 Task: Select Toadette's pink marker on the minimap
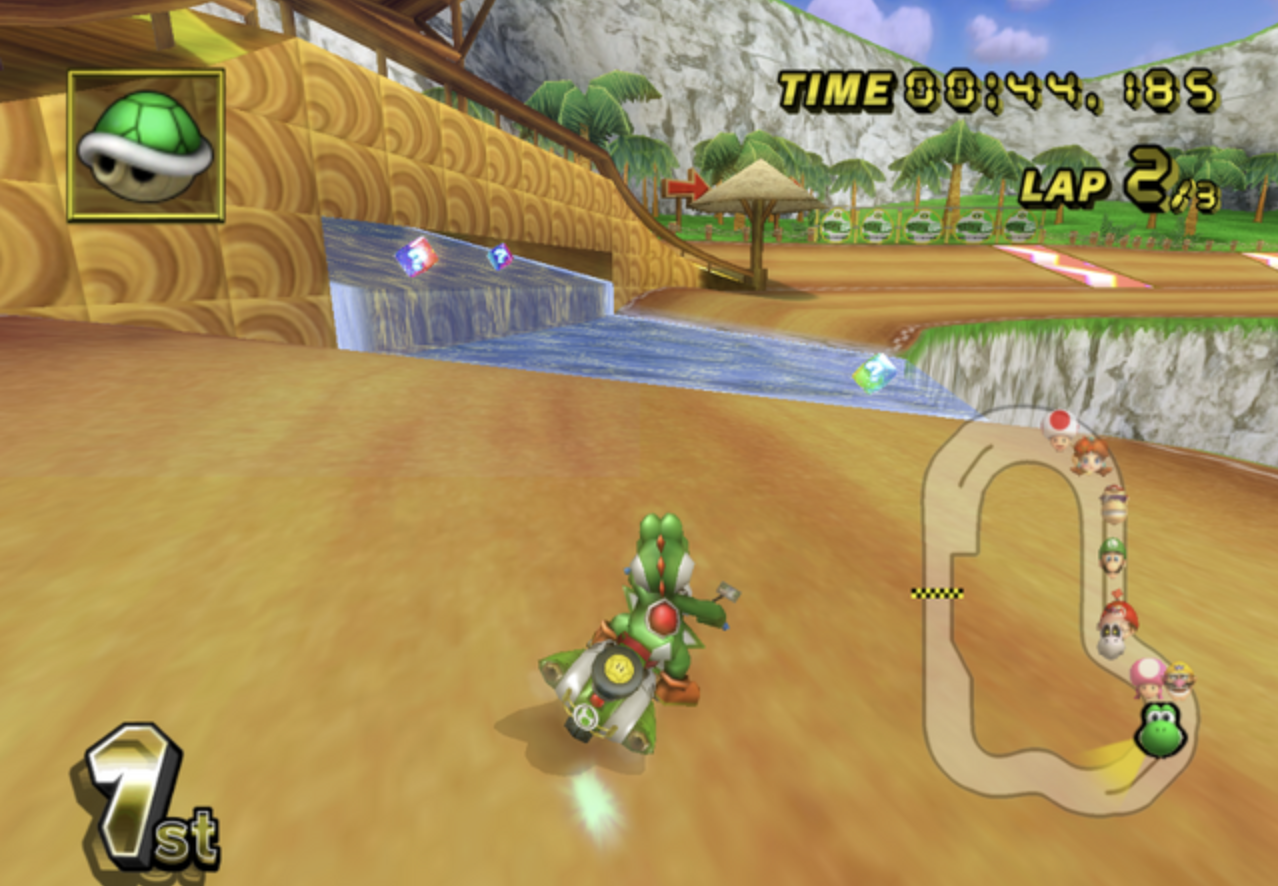1148,678
